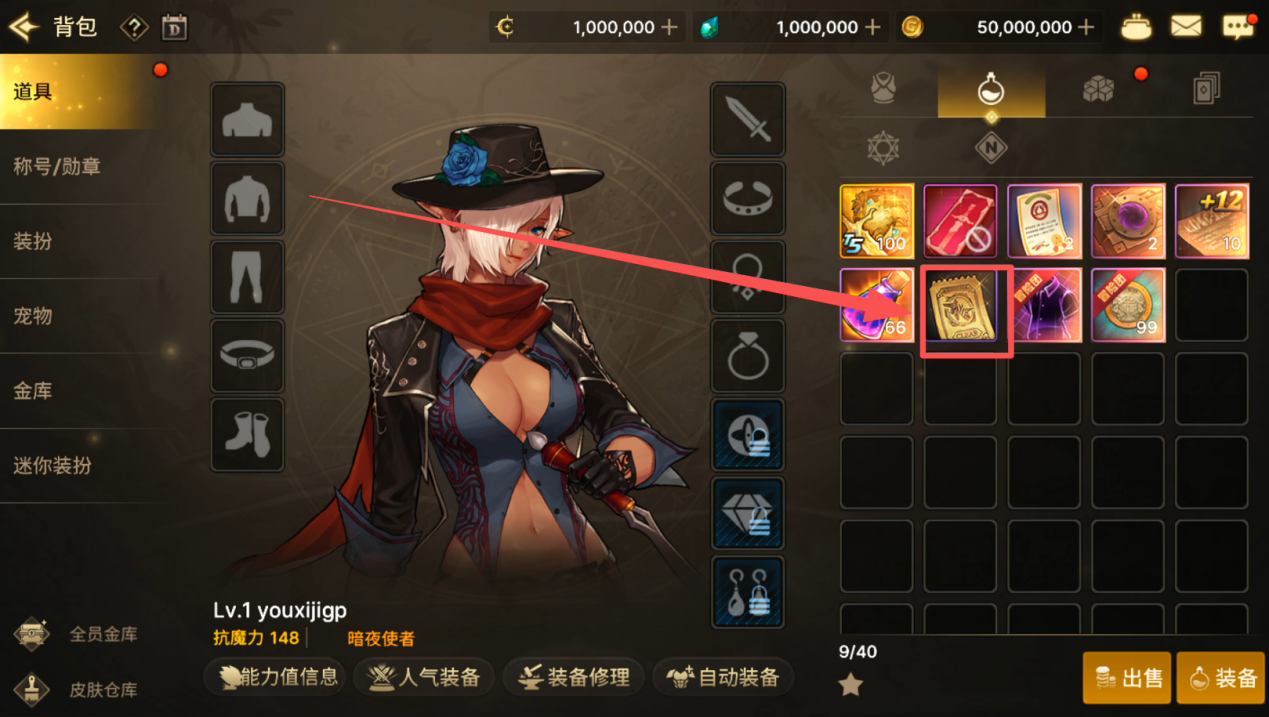This screenshot has height=717, width=1269.
Task: Open the 宠物 section
Action: [x=33, y=316]
